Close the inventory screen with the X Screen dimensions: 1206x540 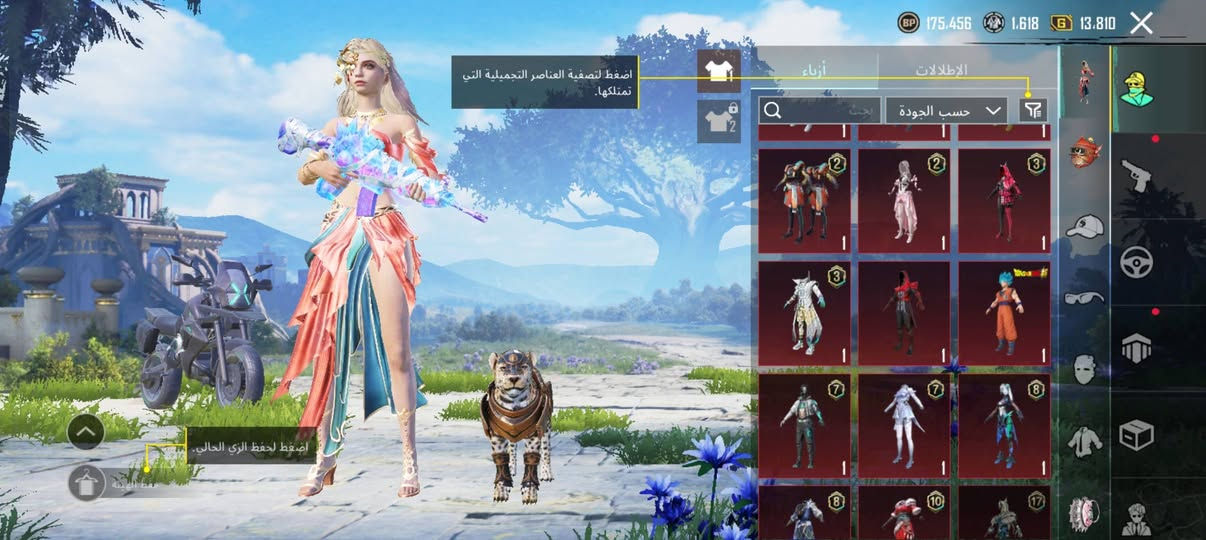[1141, 23]
